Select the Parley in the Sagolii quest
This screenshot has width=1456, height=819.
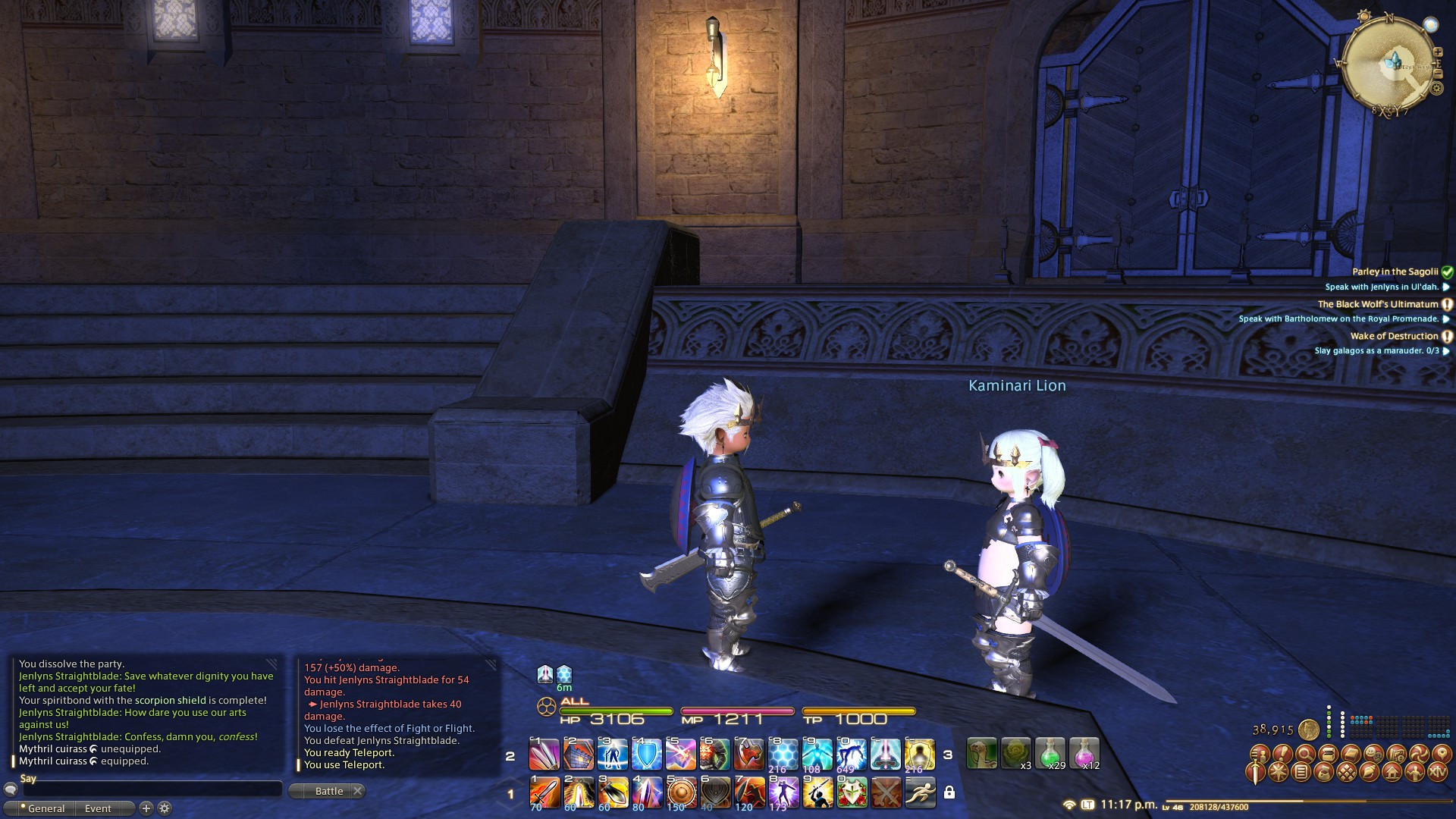click(x=1395, y=271)
